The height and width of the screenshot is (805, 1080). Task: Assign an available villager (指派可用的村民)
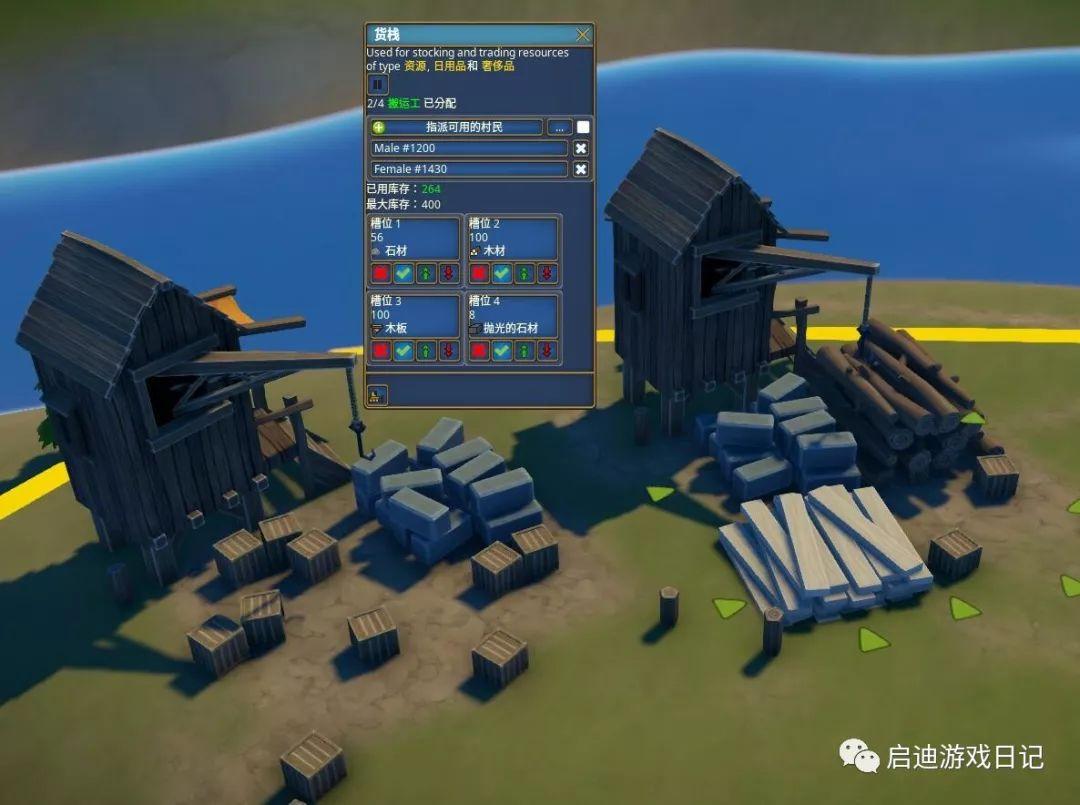[x=457, y=127]
